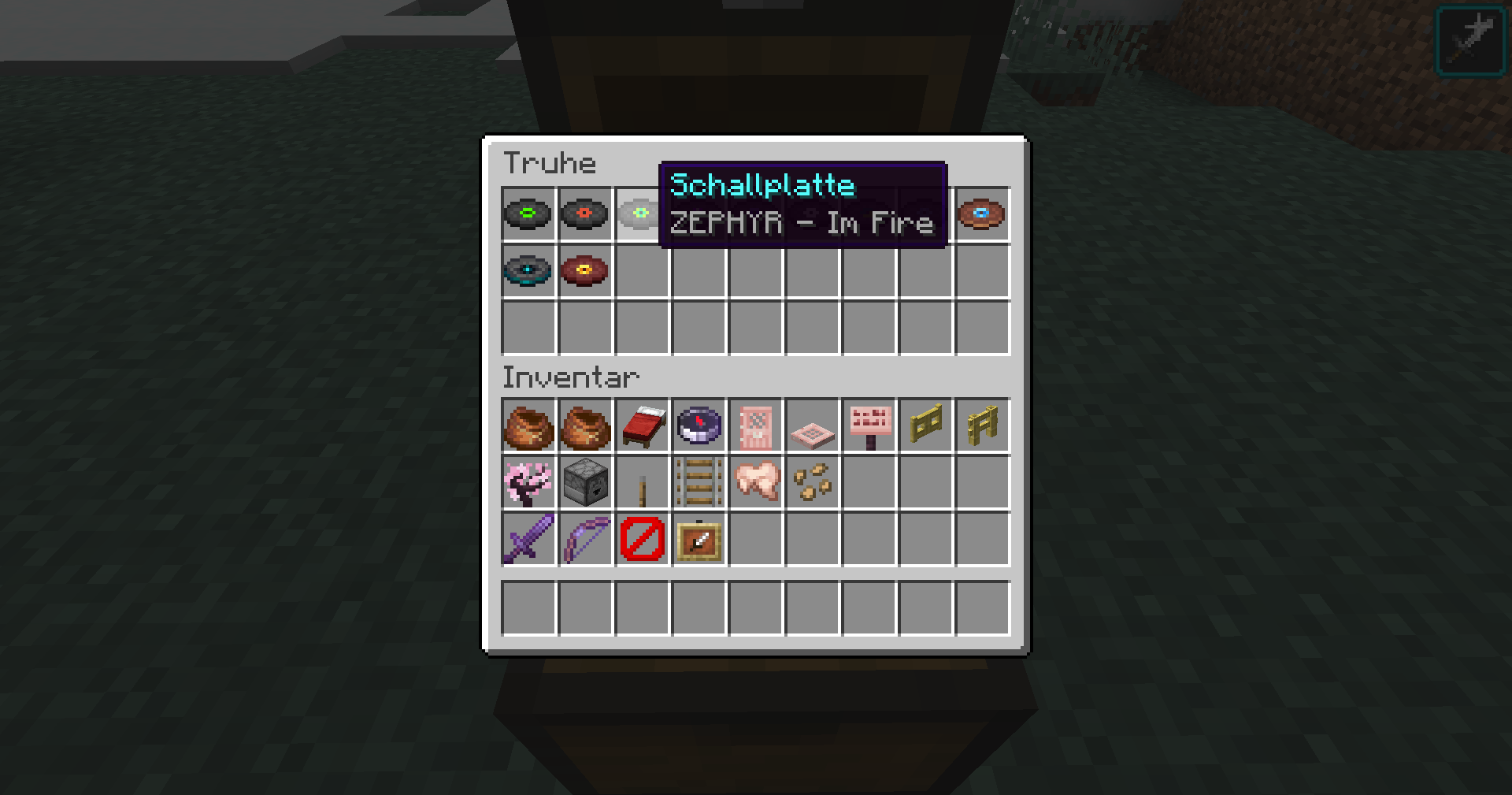Click the stone block item
This screenshot has height=795, width=1512.
[584, 483]
